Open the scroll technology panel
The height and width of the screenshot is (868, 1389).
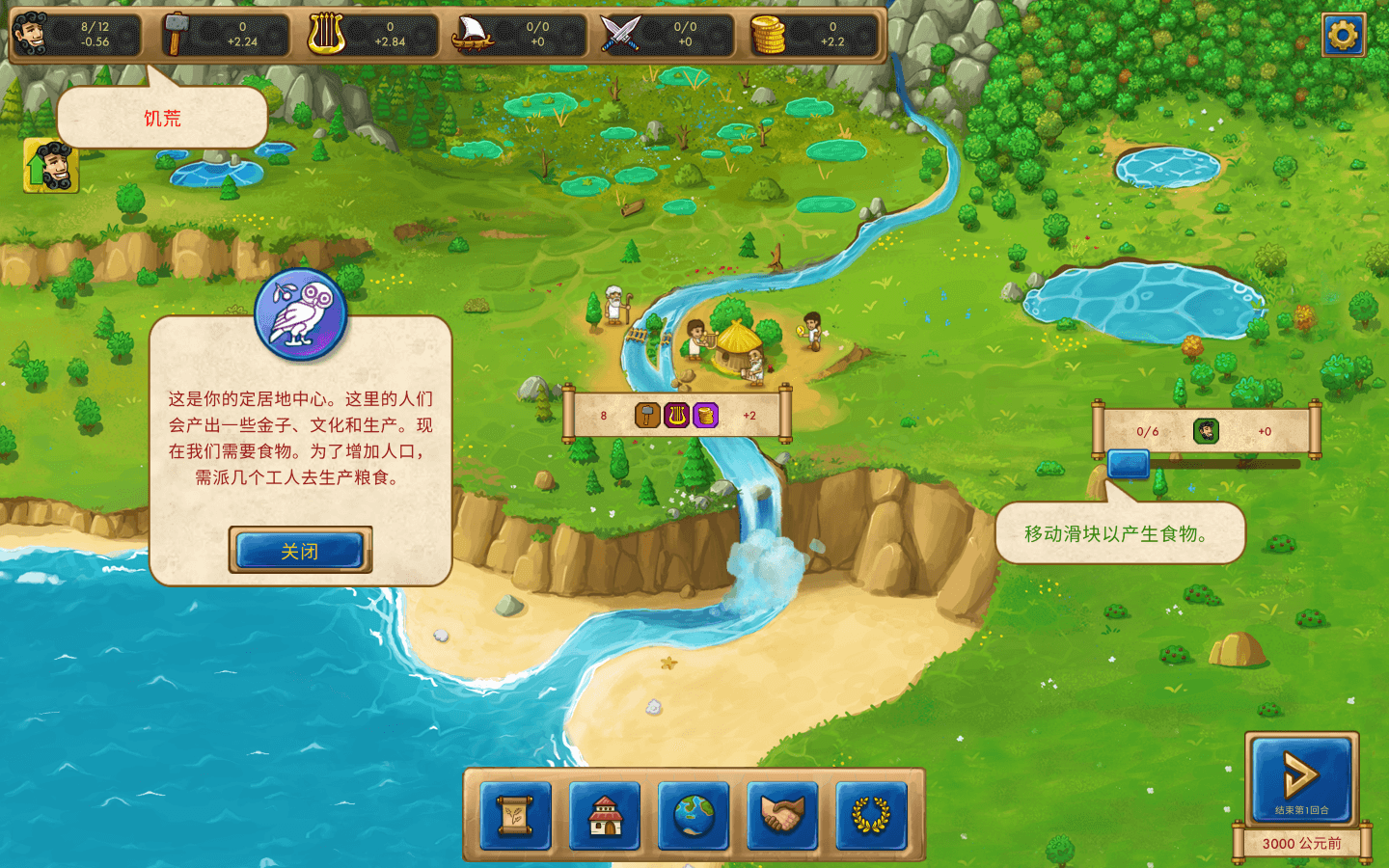[x=516, y=816]
